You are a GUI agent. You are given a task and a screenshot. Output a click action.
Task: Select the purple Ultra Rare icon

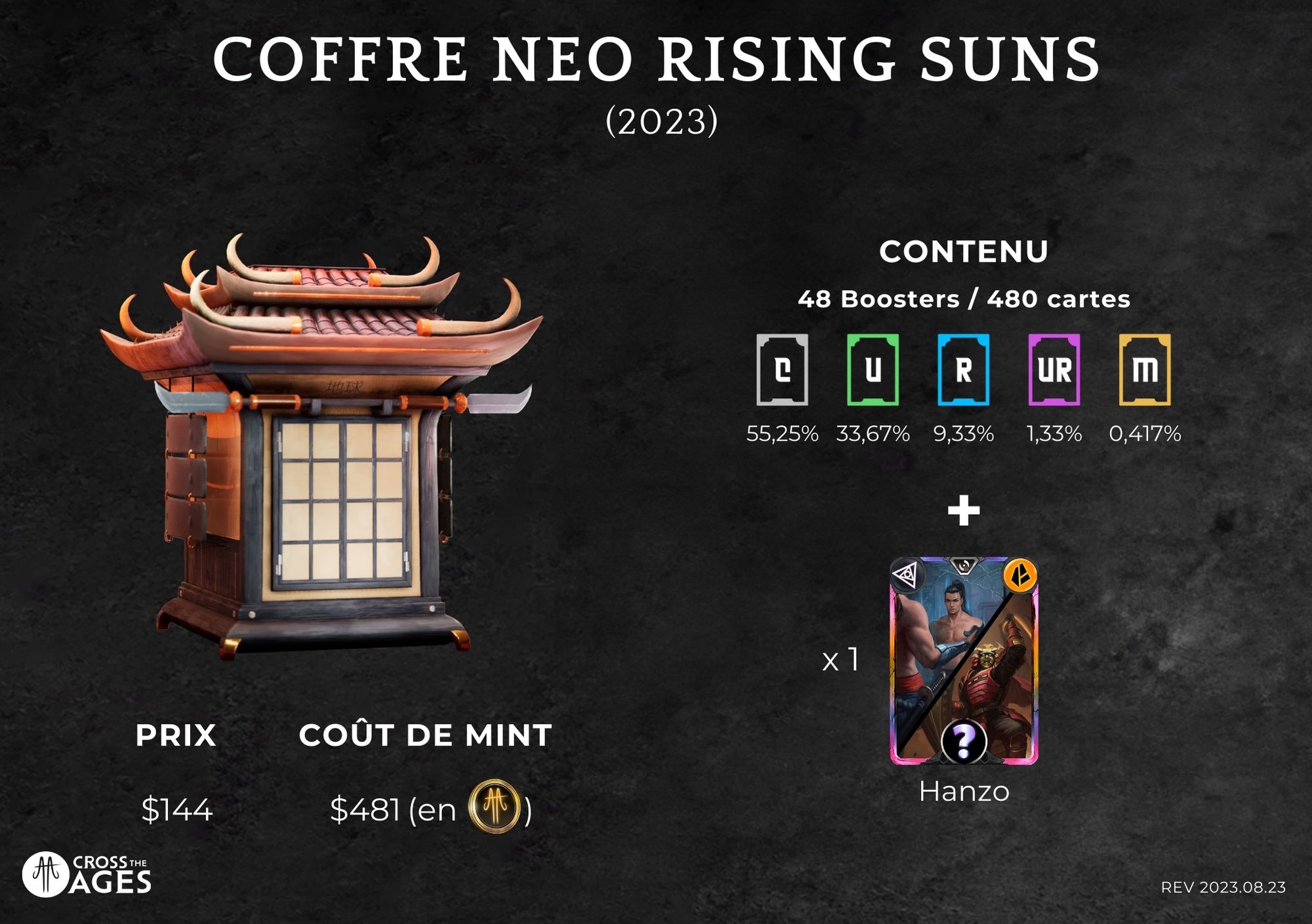coord(1054,370)
